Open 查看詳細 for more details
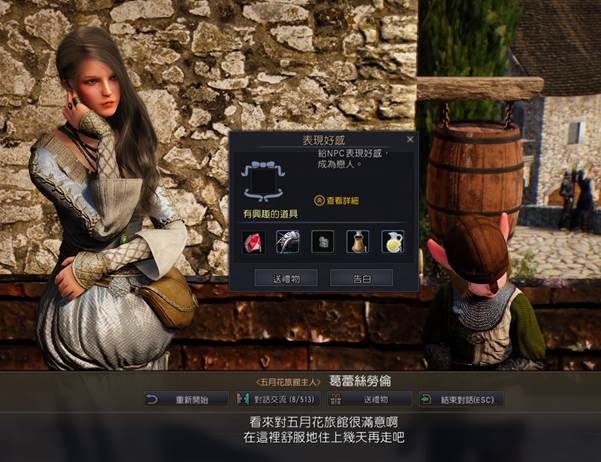This screenshot has width=601, height=462. pyautogui.click(x=337, y=200)
